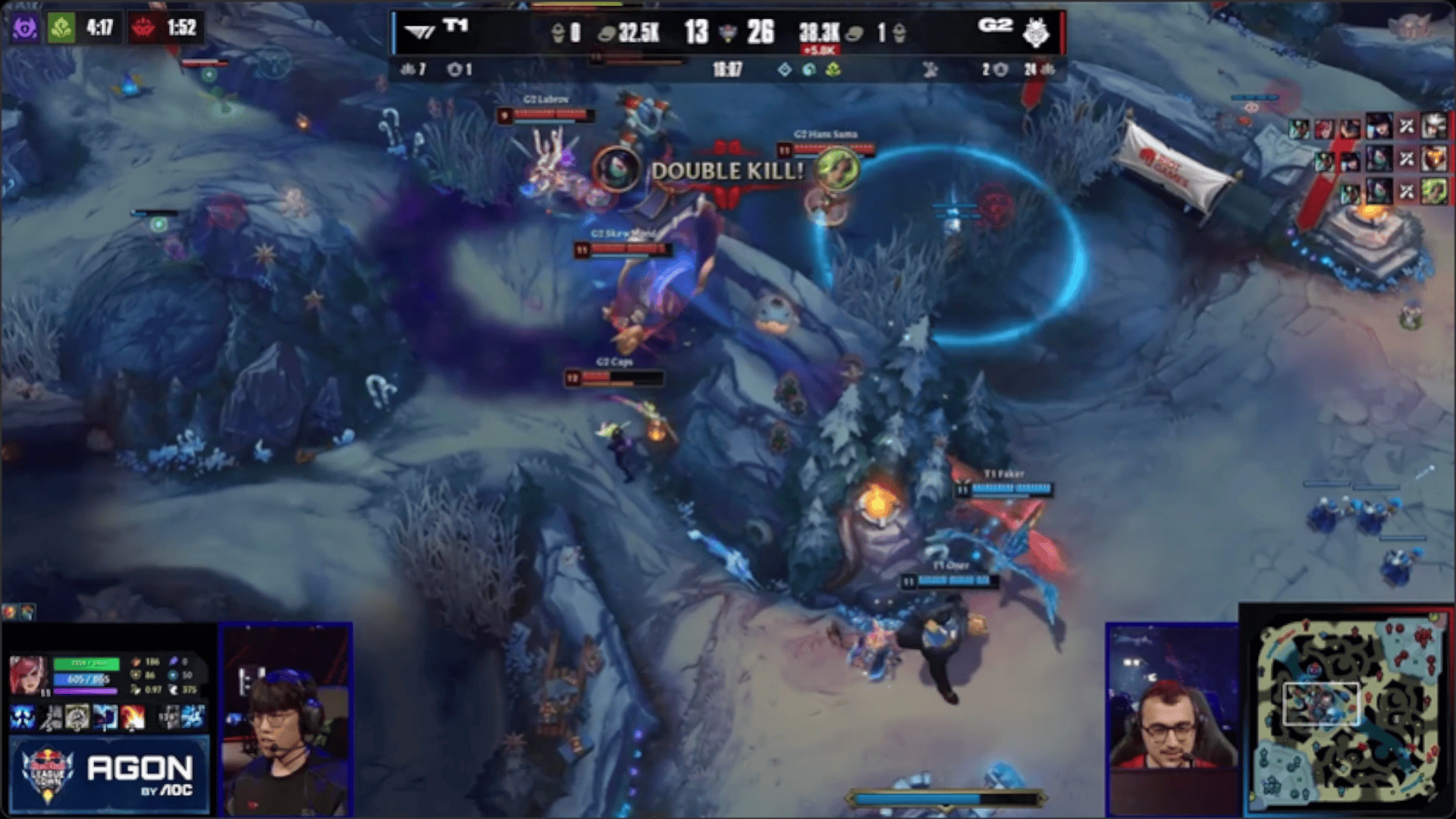
Task: Click the green dragon timer icon
Action: tap(61, 29)
